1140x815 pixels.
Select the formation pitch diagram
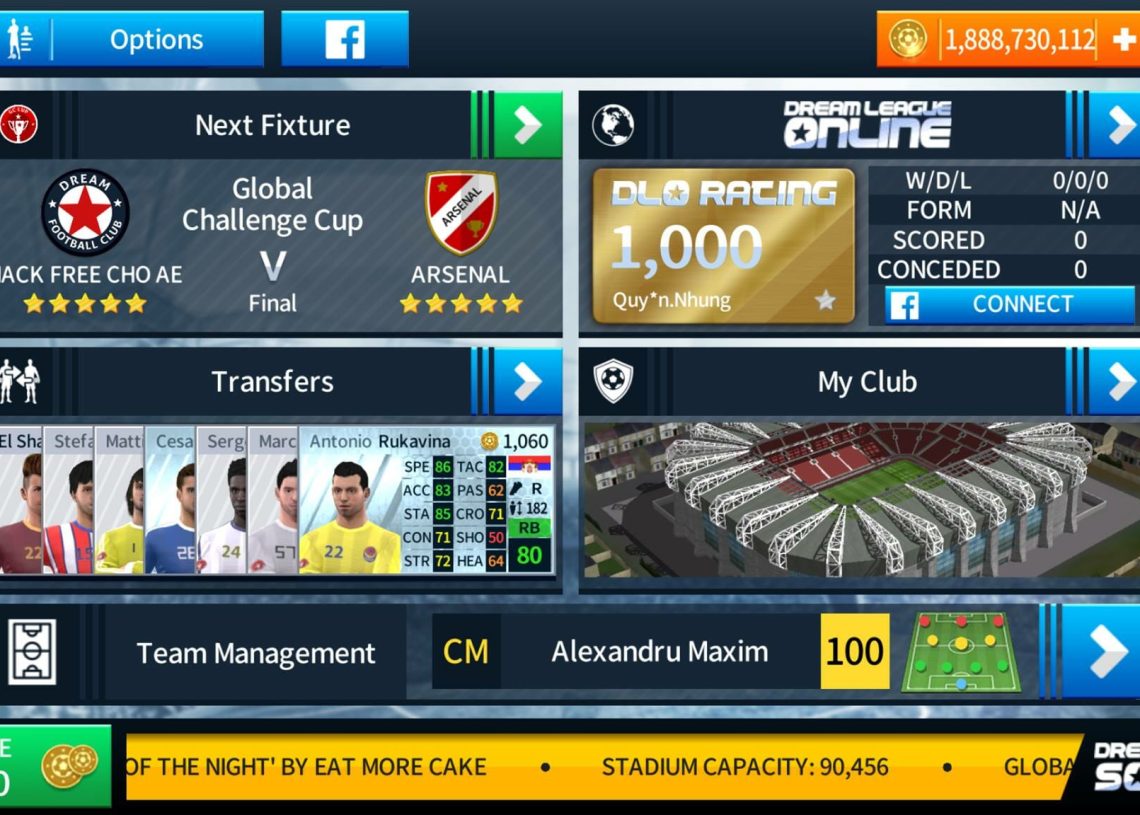(x=961, y=652)
